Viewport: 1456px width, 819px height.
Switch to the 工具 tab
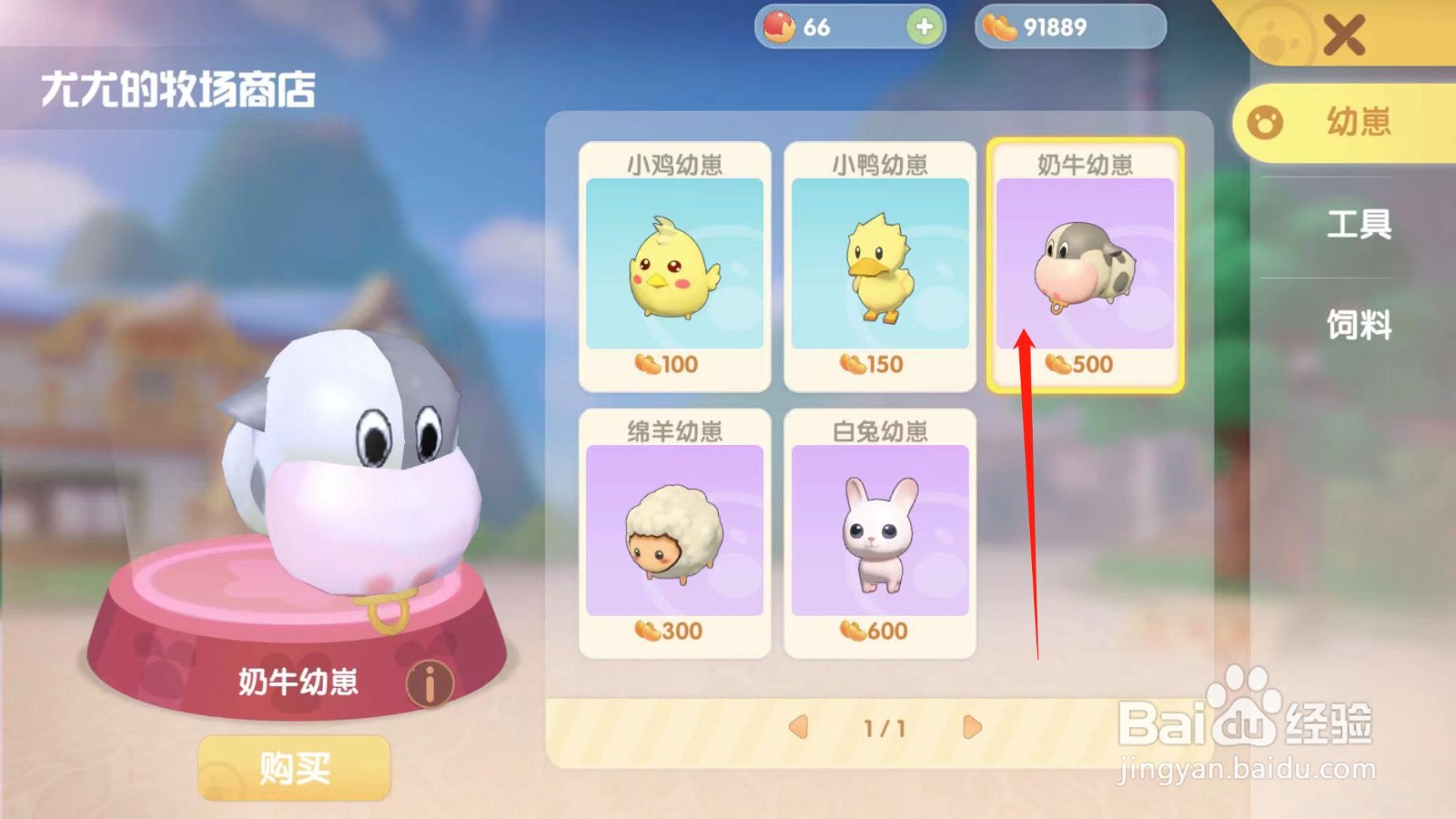(1359, 226)
